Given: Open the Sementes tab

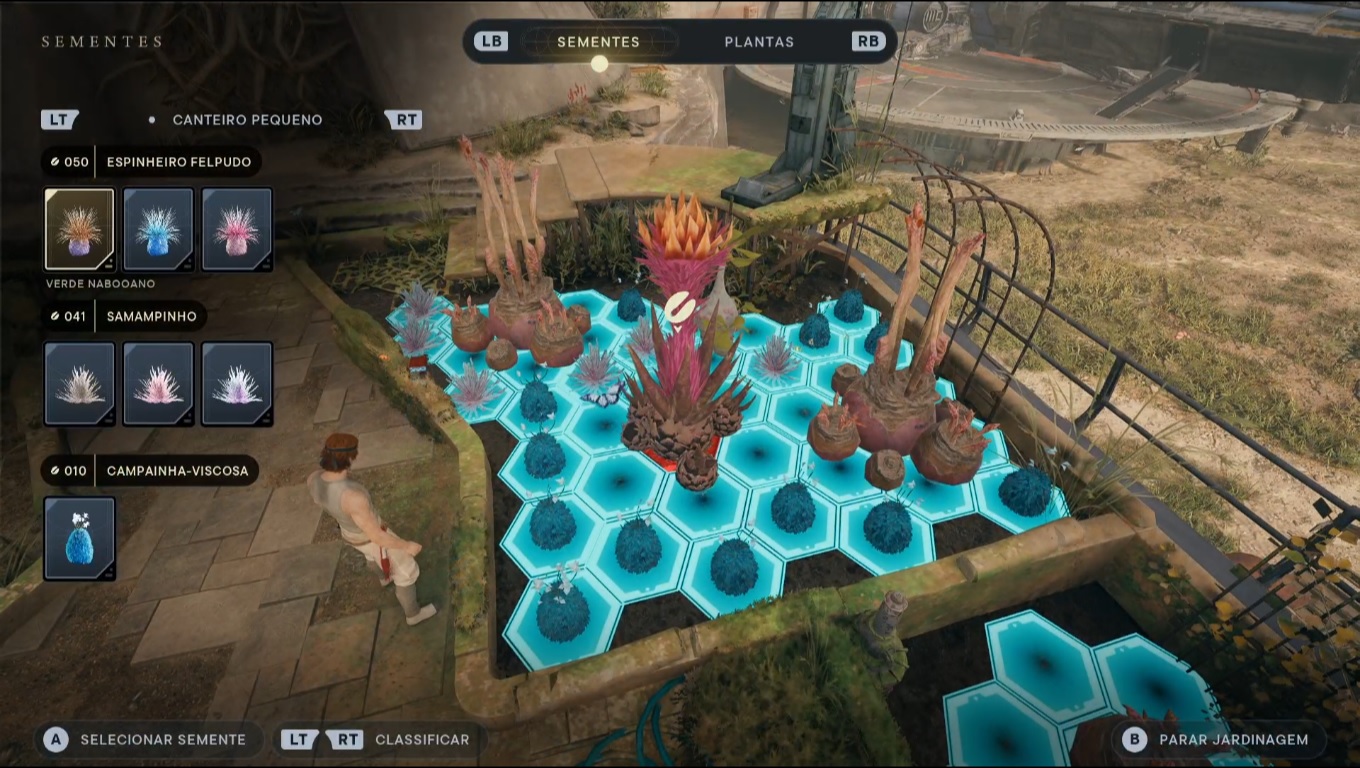Looking at the screenshot, I should pos(598,42).
